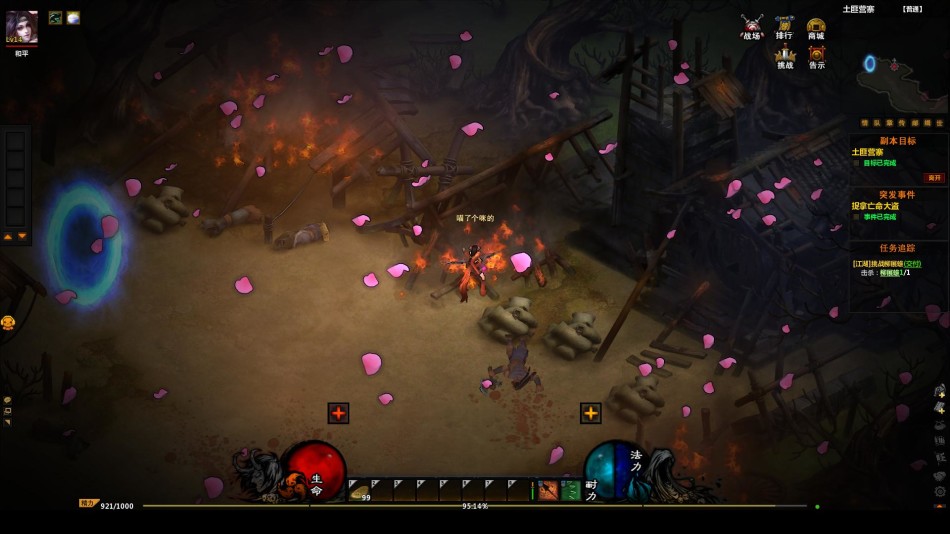Click the yellow plus button above mana orb
Image resolution: width=950 pixels, height=534 pixels.
pos(591,413)
